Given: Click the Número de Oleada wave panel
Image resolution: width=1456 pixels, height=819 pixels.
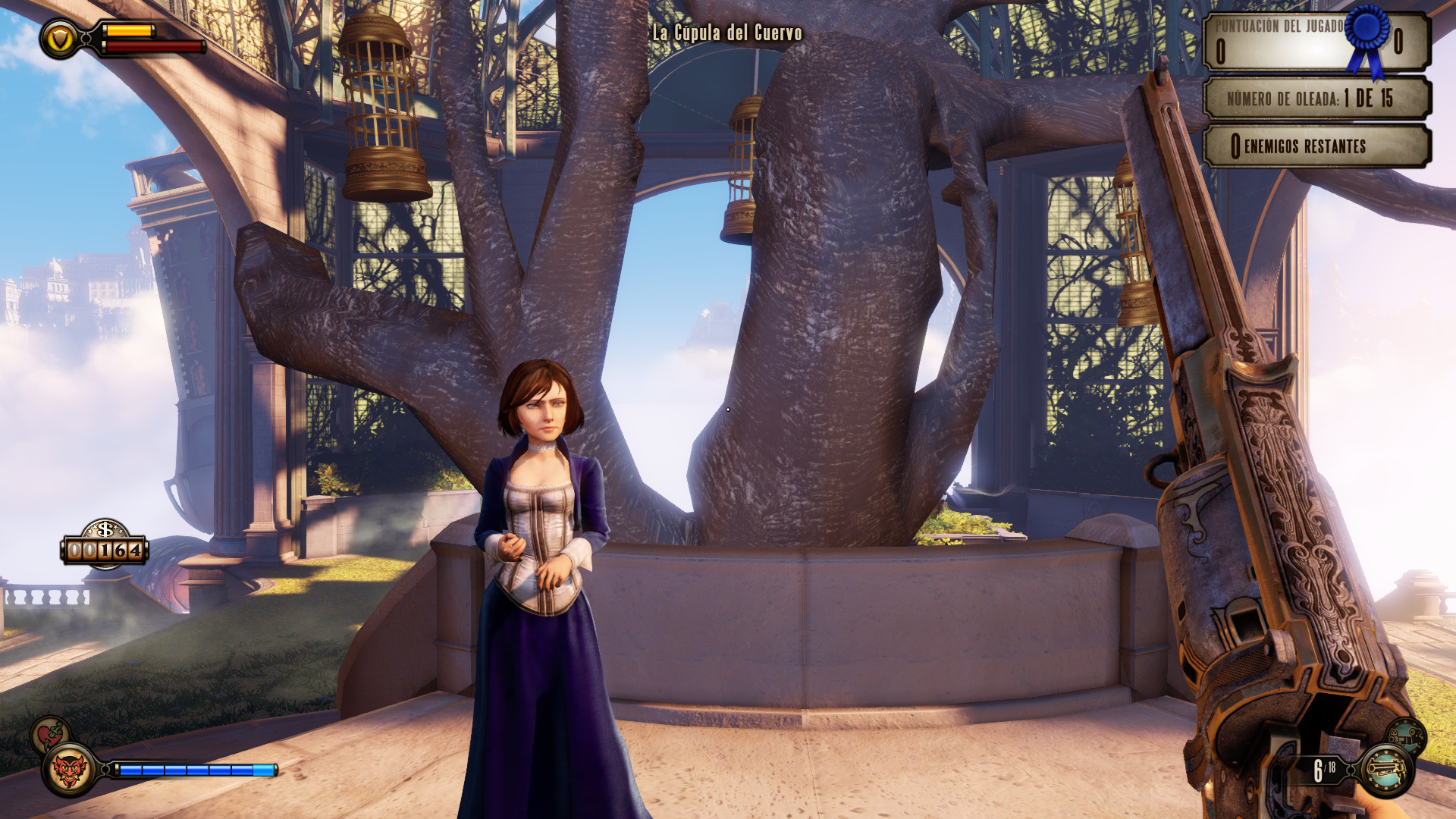Looking at the screenshot, I should click(1316, 98).
